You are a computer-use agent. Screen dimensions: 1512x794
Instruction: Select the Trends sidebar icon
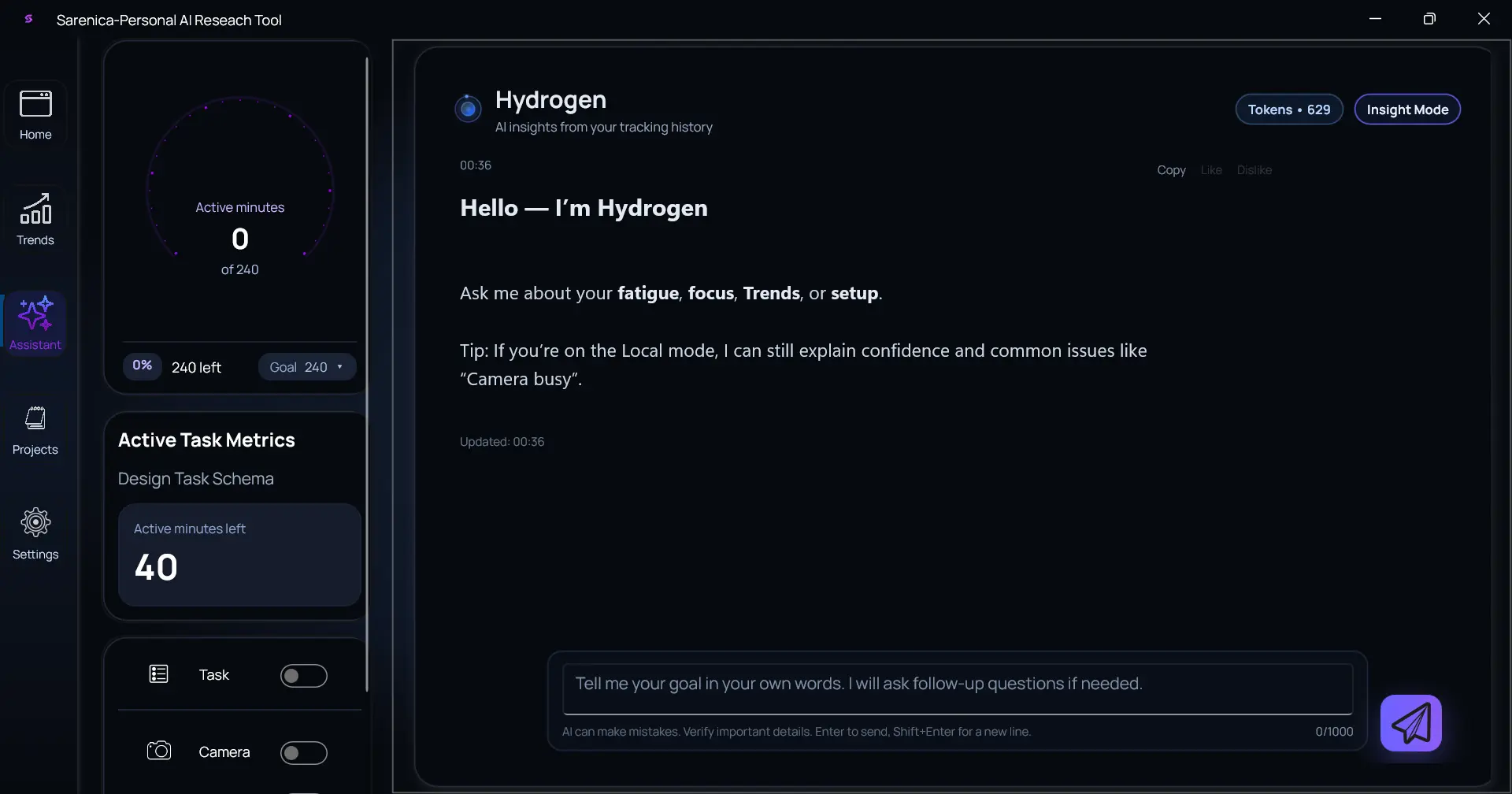[35, 219]
